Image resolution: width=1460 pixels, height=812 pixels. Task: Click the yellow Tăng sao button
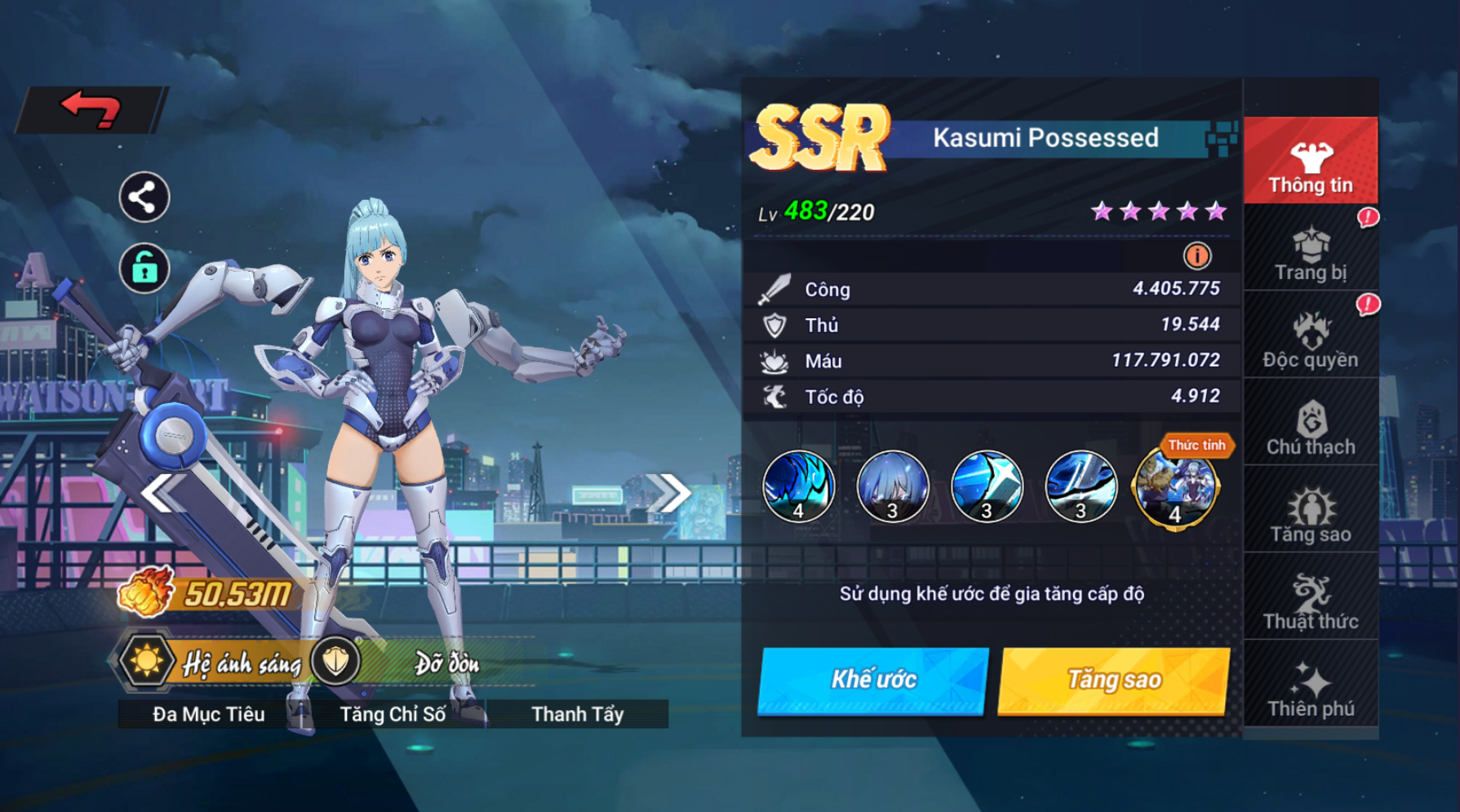(1114, 680)
